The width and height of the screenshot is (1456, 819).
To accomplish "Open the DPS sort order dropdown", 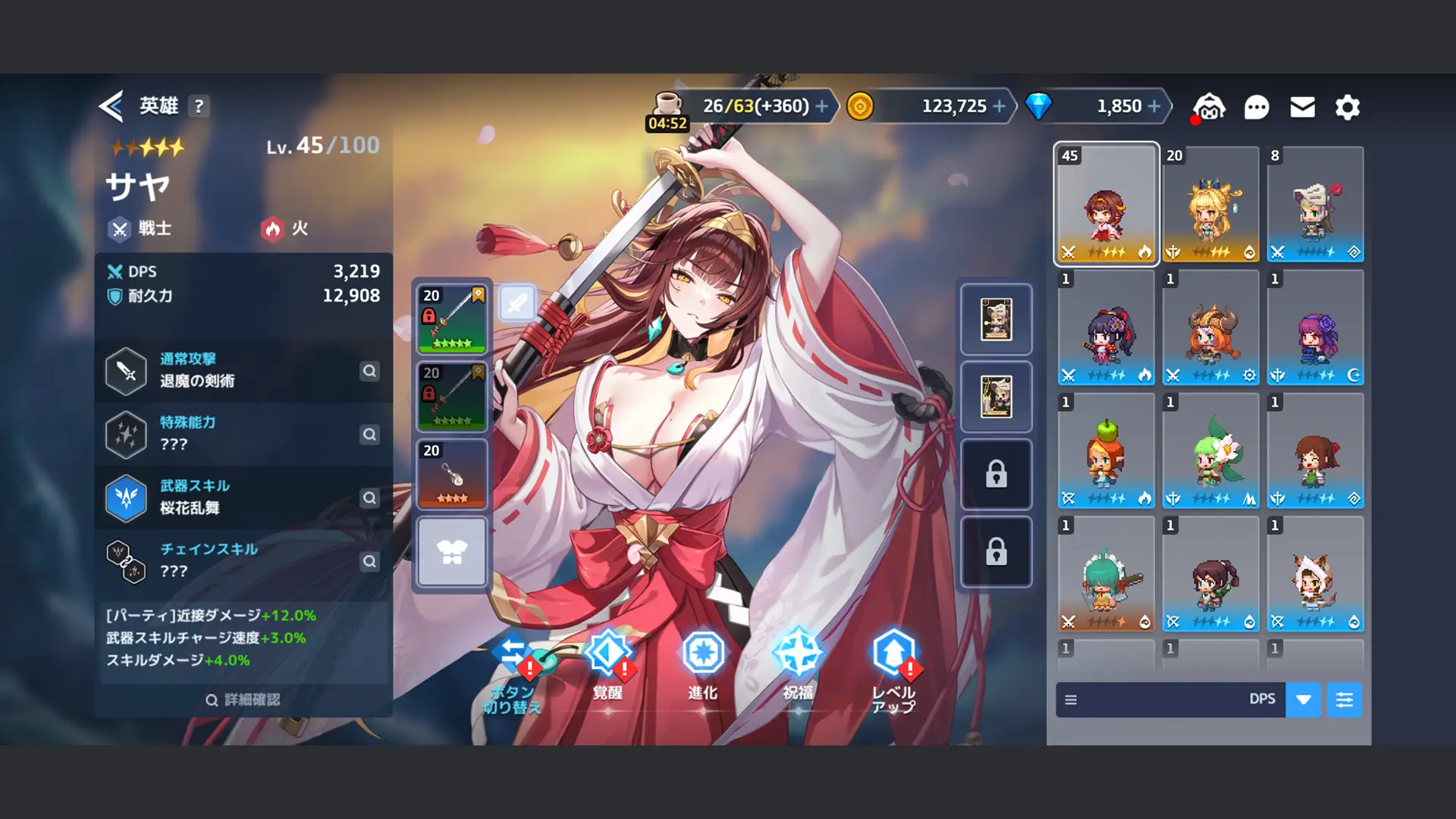I will coord(1303,699).
